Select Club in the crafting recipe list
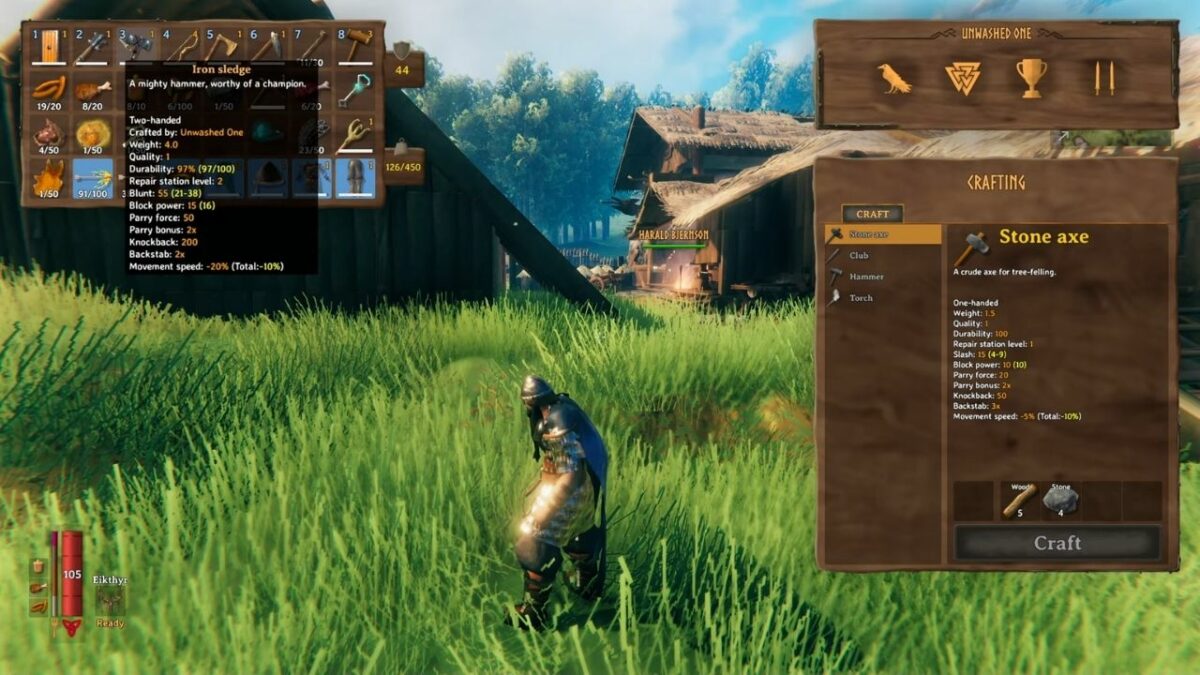 (859, 255)
